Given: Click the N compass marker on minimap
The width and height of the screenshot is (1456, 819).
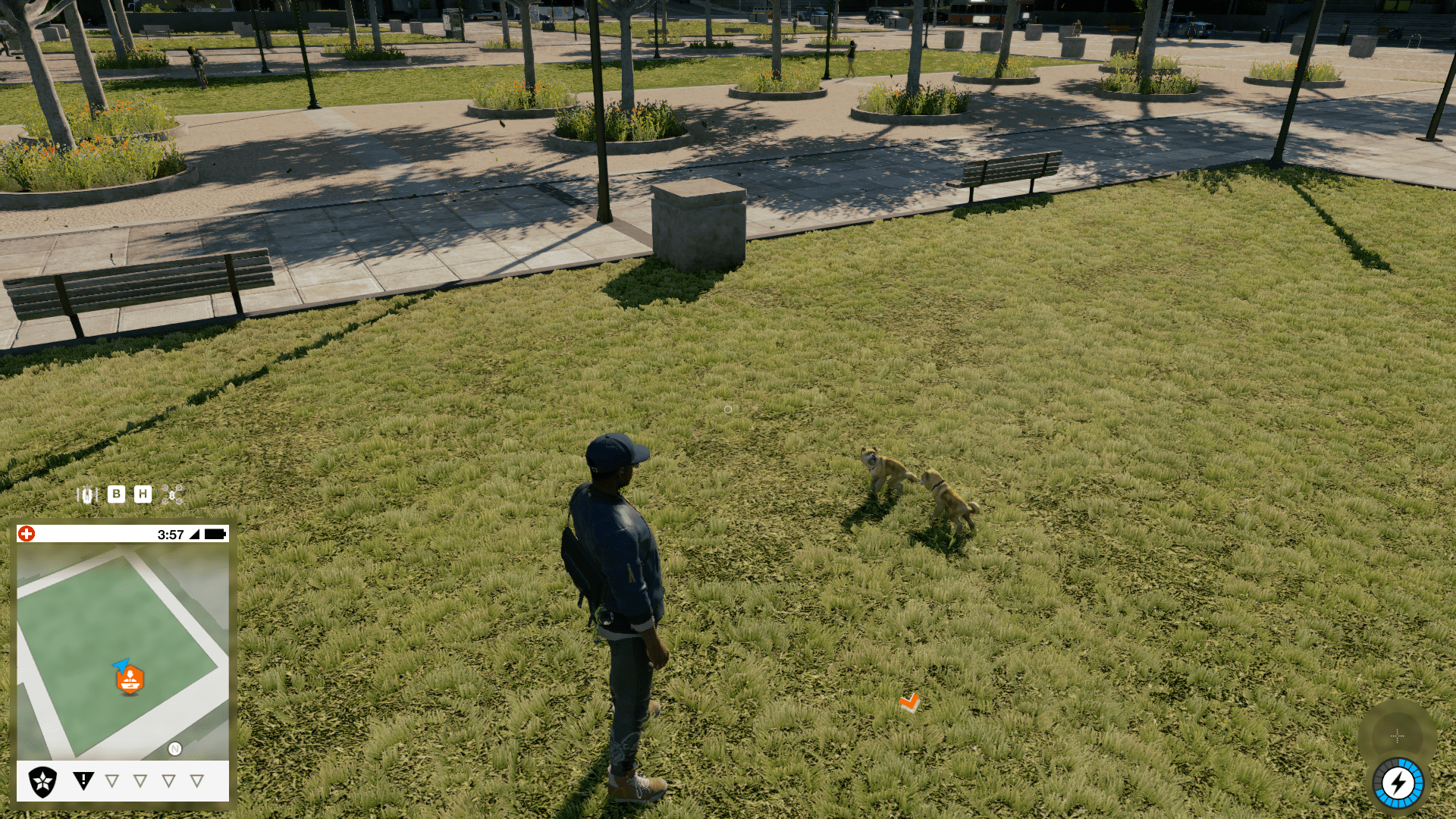Looking at the screenshot, I should (175, 748).
